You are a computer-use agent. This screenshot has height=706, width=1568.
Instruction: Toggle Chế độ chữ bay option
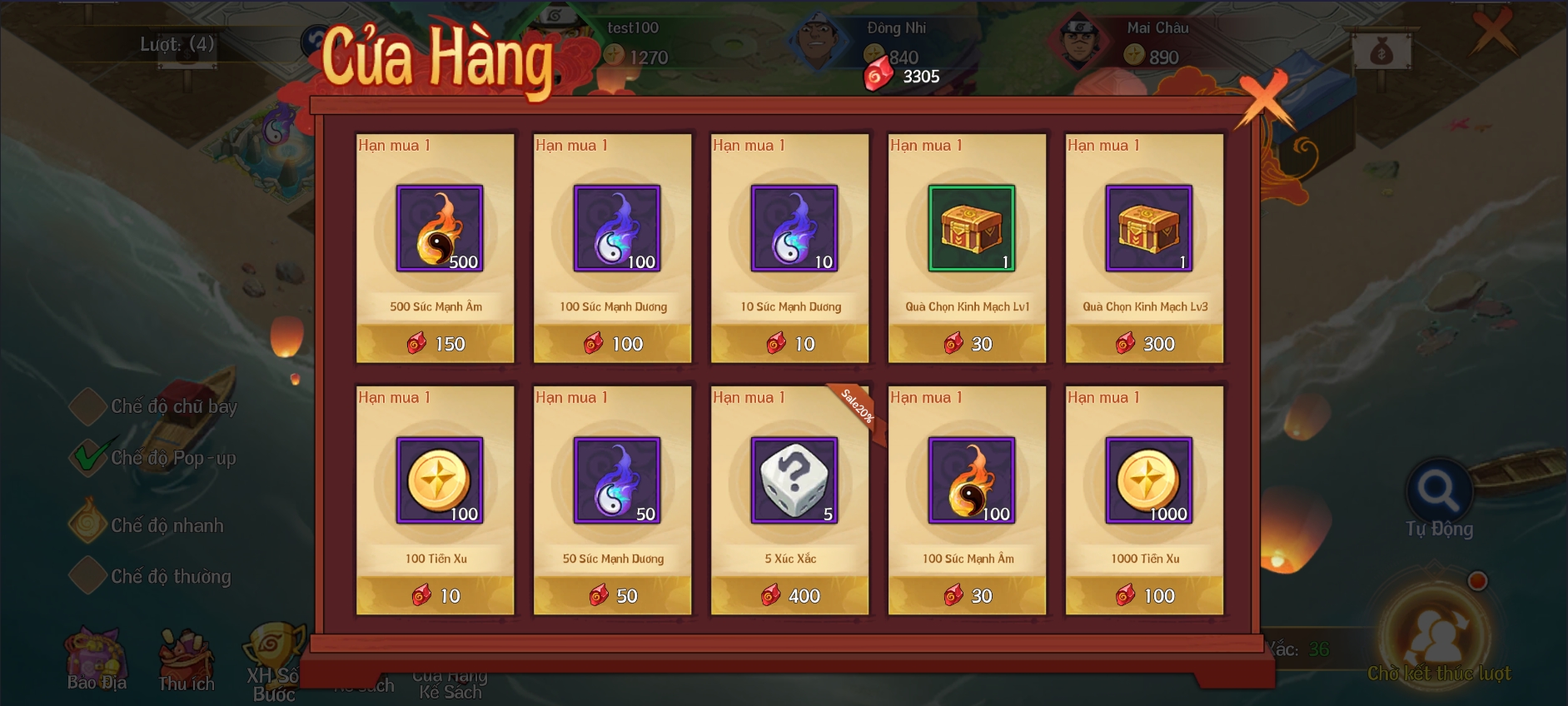tap(88, 406)
